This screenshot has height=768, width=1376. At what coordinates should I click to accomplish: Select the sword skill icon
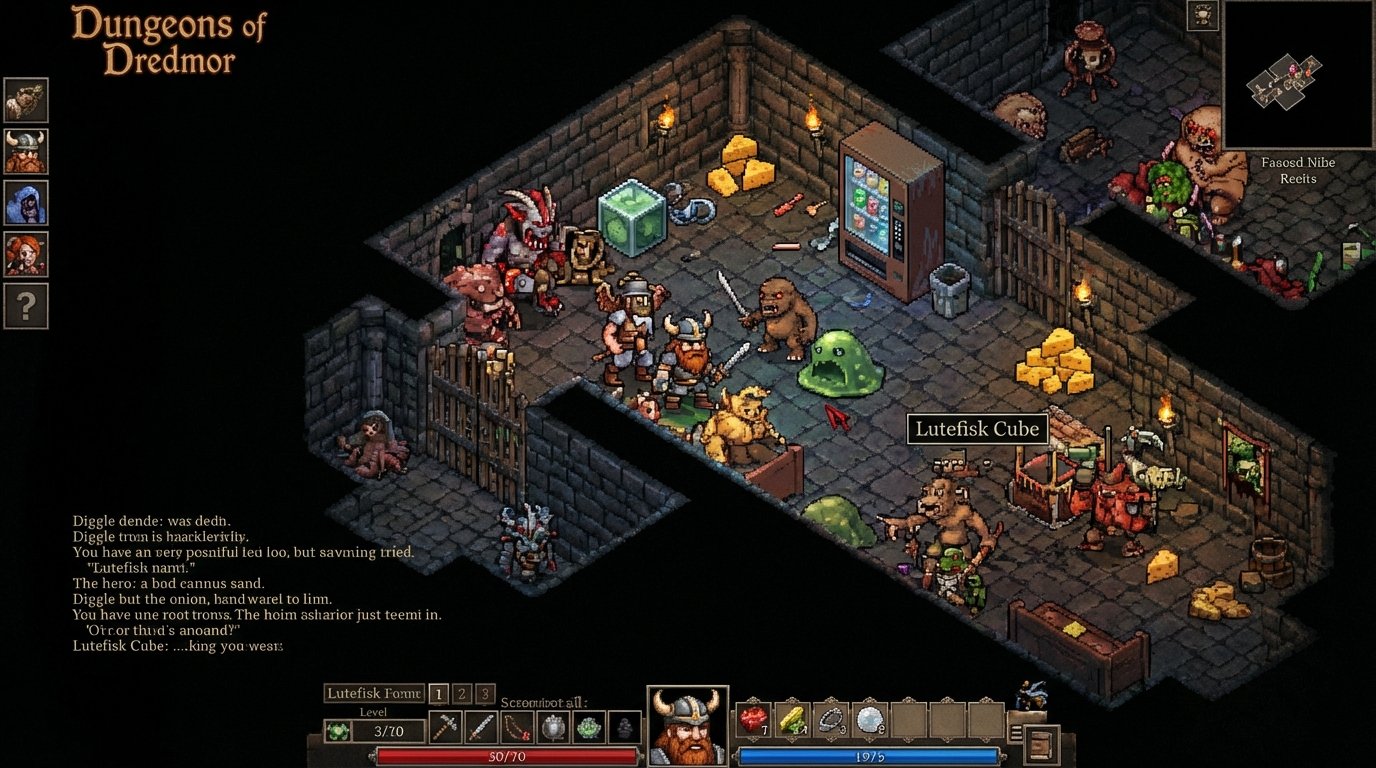[481, 727]
